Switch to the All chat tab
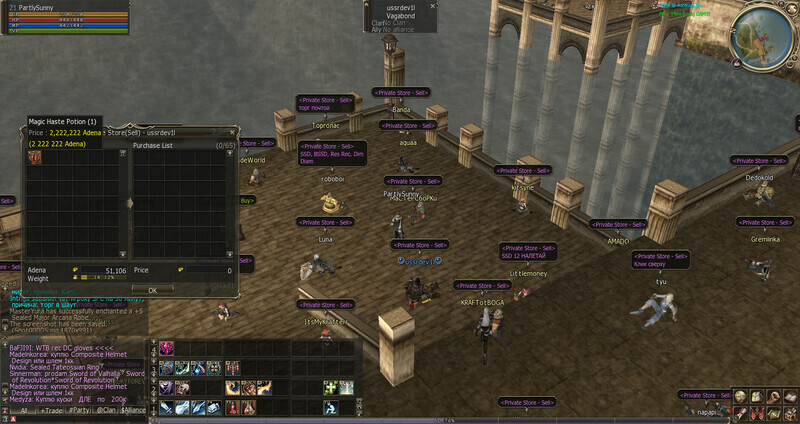This screenshot has height=424, width=800. coord(23,410)
